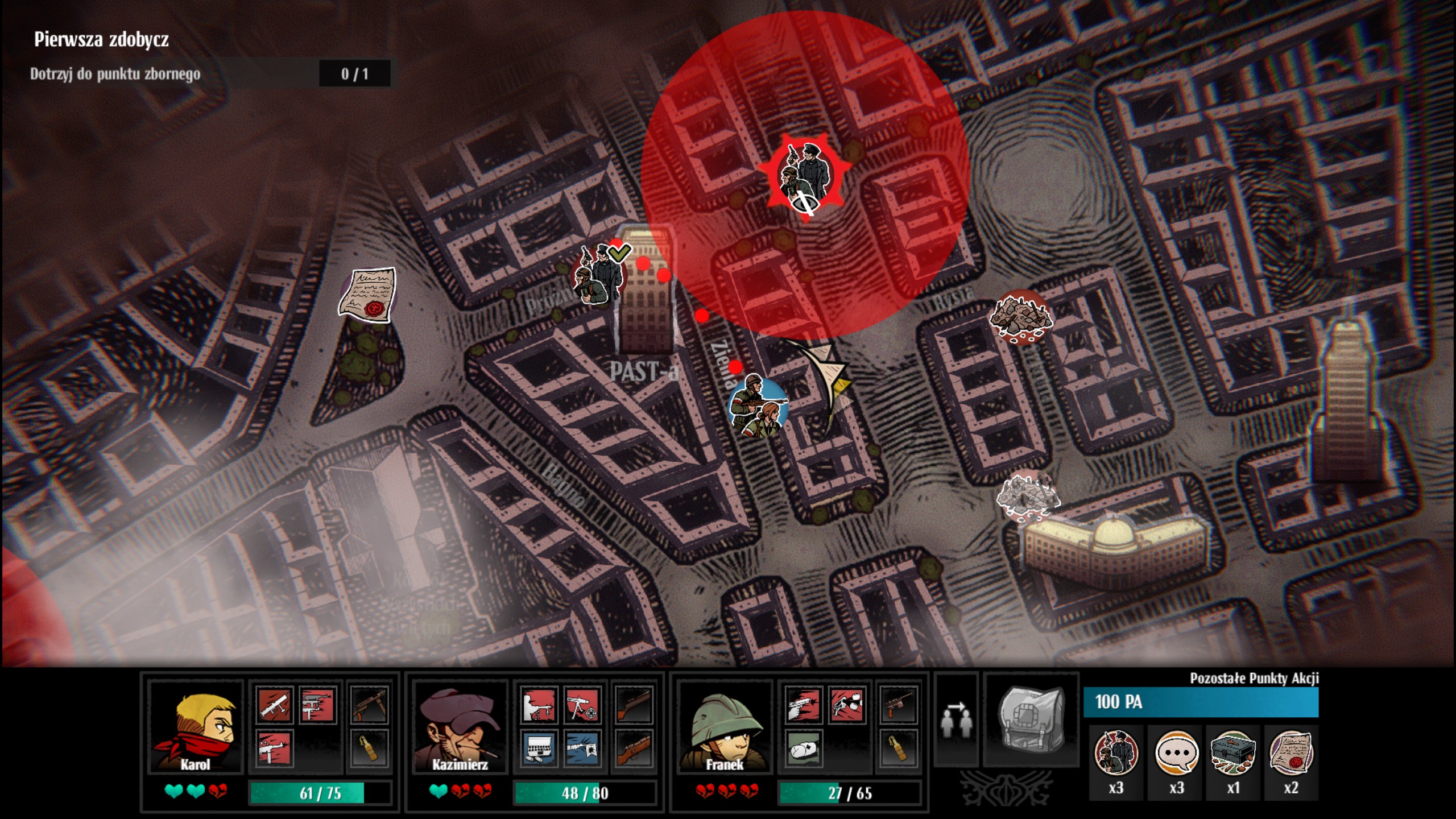
Task: Select Franek's Mauser pistol weapon slot
Action: pos(899,706)
